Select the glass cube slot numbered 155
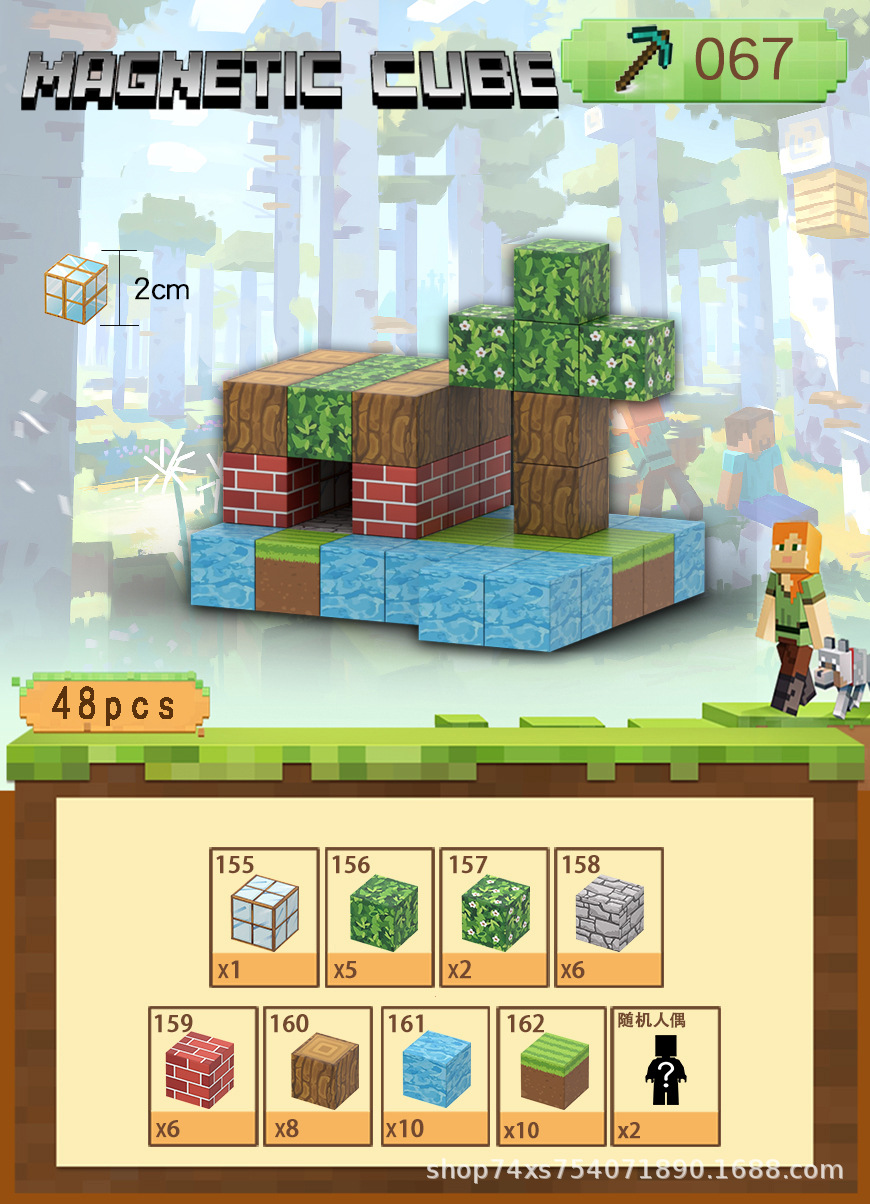 tap(264, 917)
